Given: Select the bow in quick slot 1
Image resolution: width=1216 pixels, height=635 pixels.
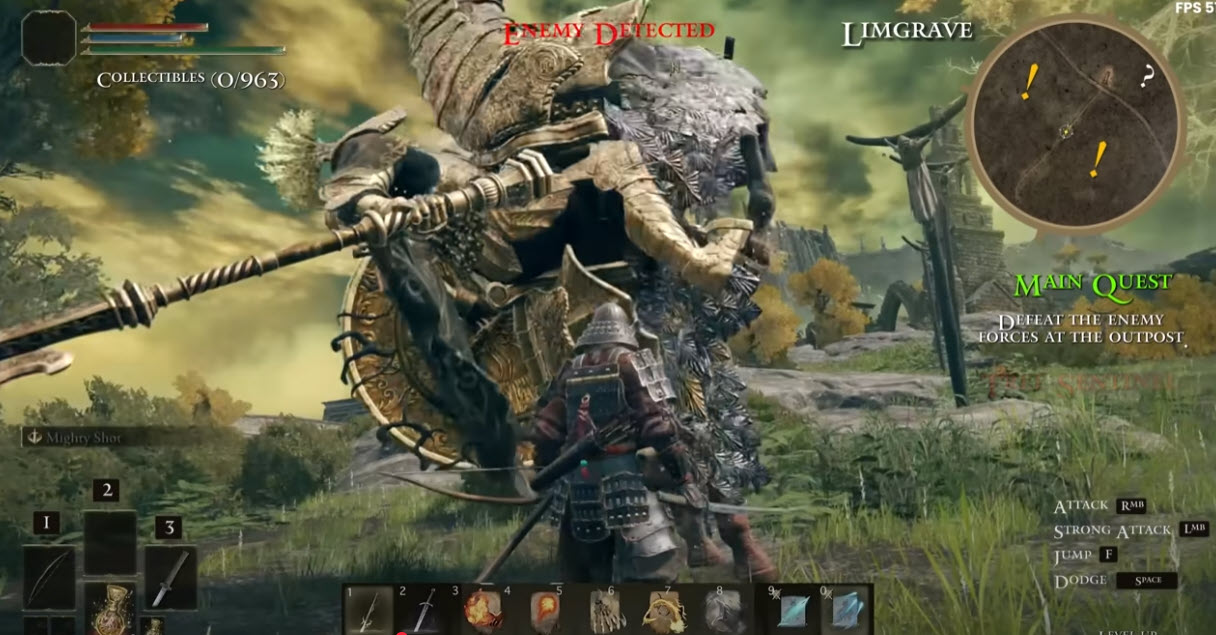Looking at the screenshot, I should (x=49, y=577).
